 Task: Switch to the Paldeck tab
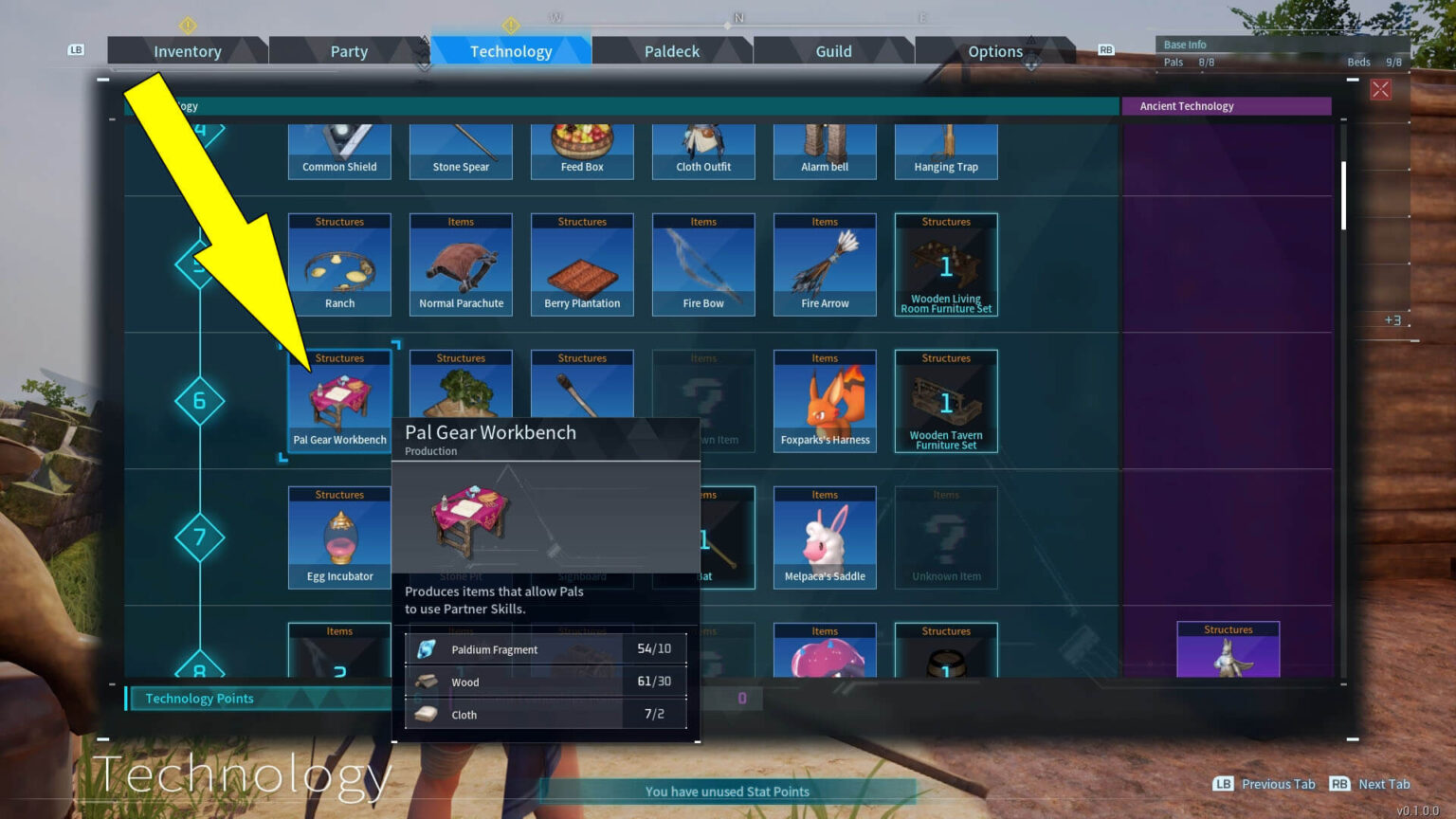[672, 51]
